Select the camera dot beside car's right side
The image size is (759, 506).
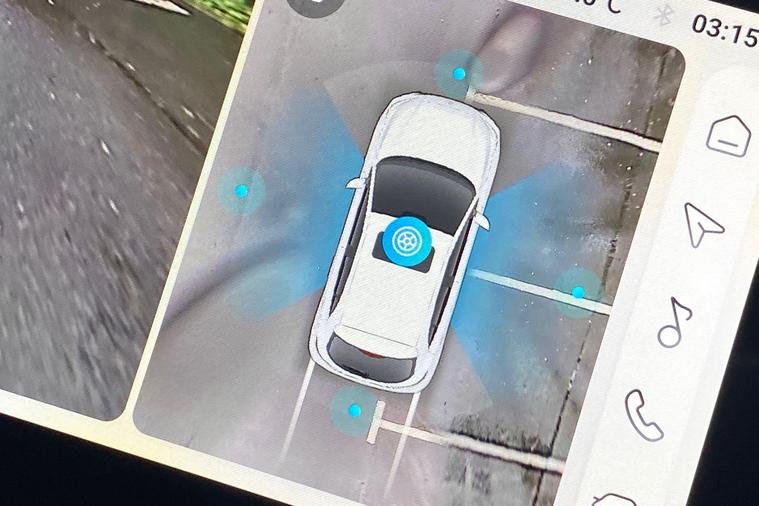(x=578, y=292)
